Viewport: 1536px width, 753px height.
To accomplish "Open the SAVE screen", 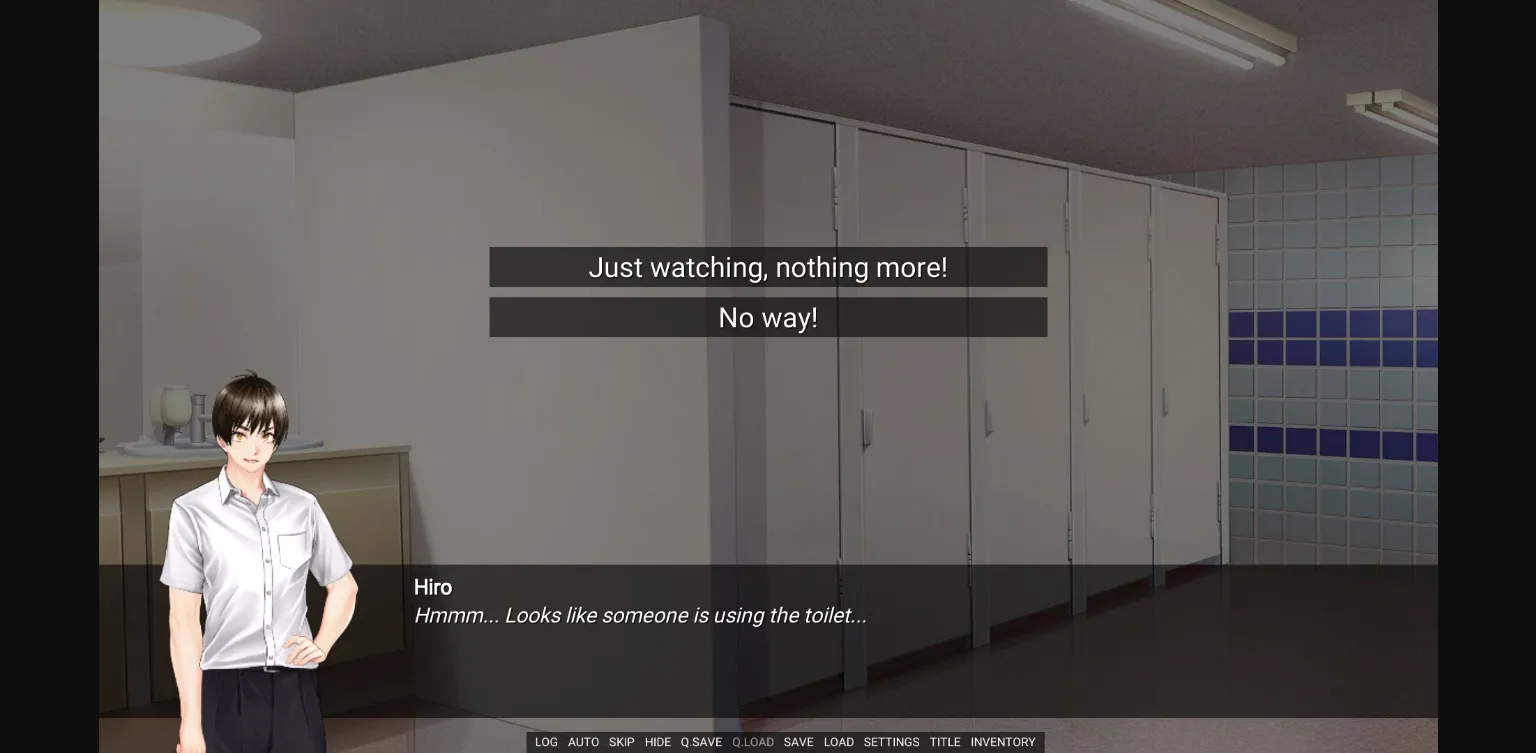I will pyautogui.click(x=798, y=742).
